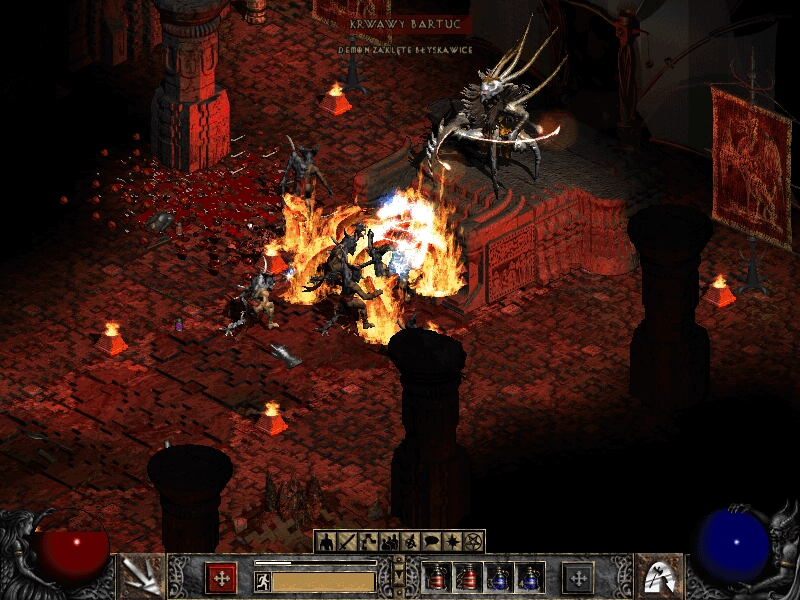Open the message log speech bubble
The width and height of the screenshot is (800, 600).
pos(431,542)
